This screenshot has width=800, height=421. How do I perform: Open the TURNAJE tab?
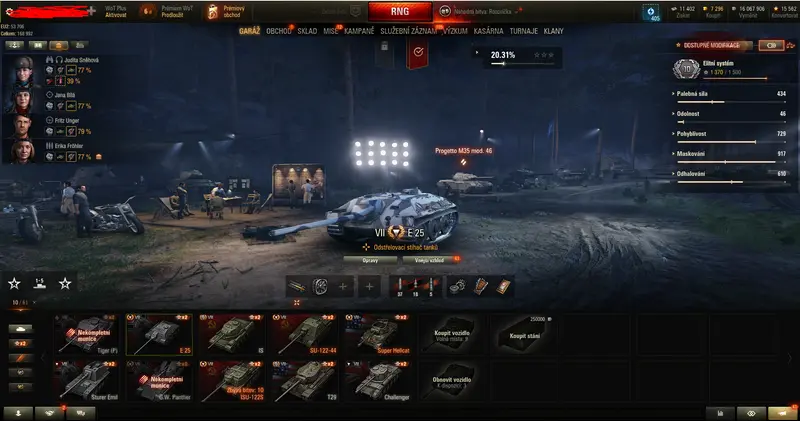click(x=523, y=31)
